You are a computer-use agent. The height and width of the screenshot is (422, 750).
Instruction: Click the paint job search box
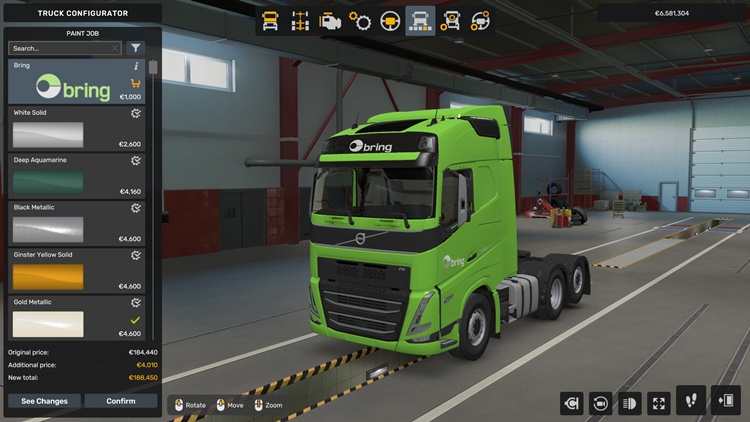pyautogui.click(x=60, y=48)
